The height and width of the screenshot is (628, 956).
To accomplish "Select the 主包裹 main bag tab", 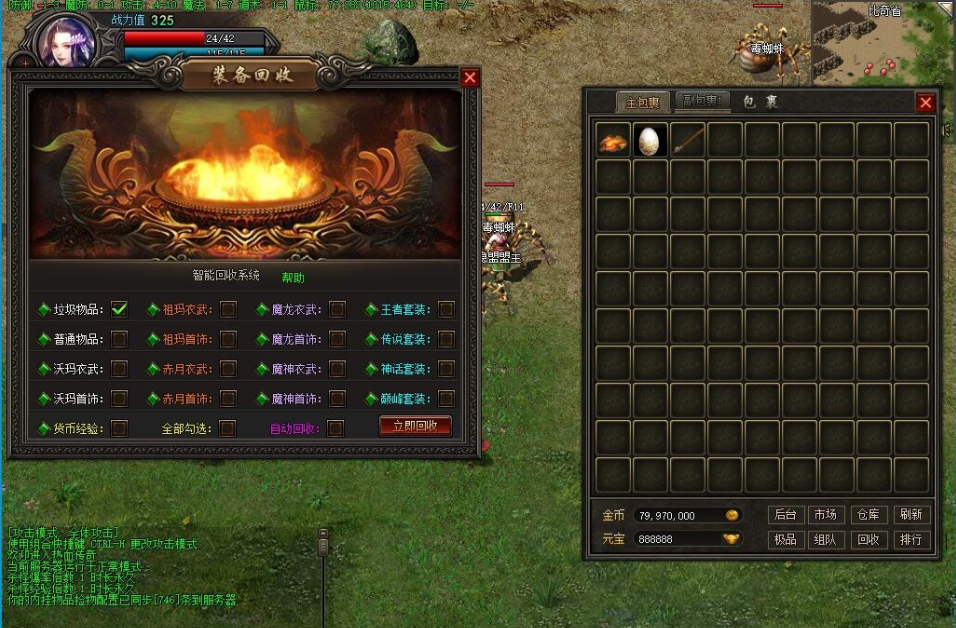I will click(642, 102).
